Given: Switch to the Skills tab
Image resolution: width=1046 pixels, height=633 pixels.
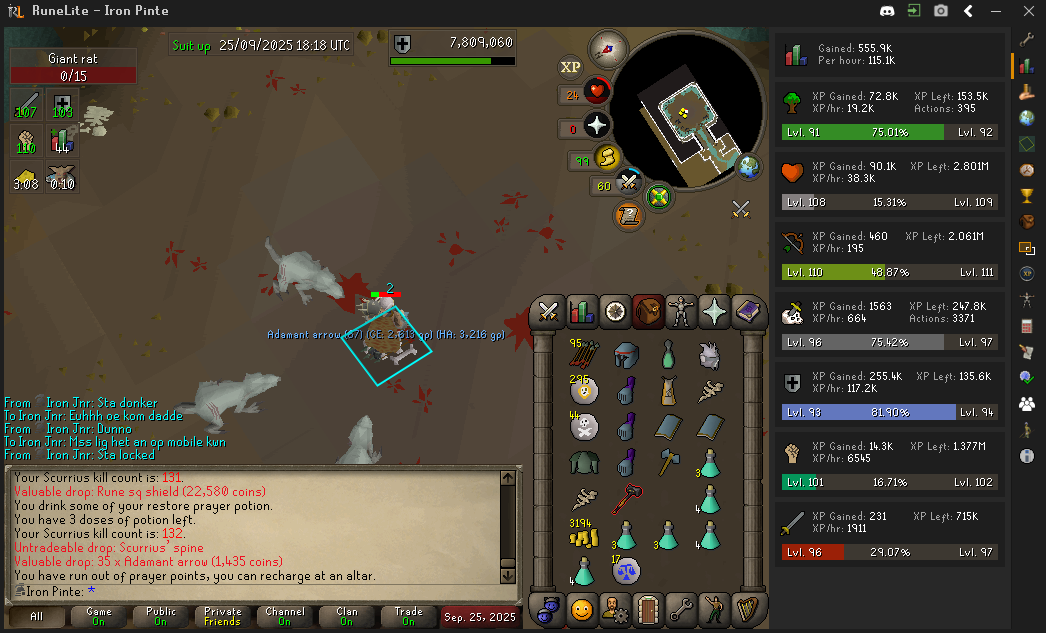Looking at the screenshot, I should coord(581,311).
